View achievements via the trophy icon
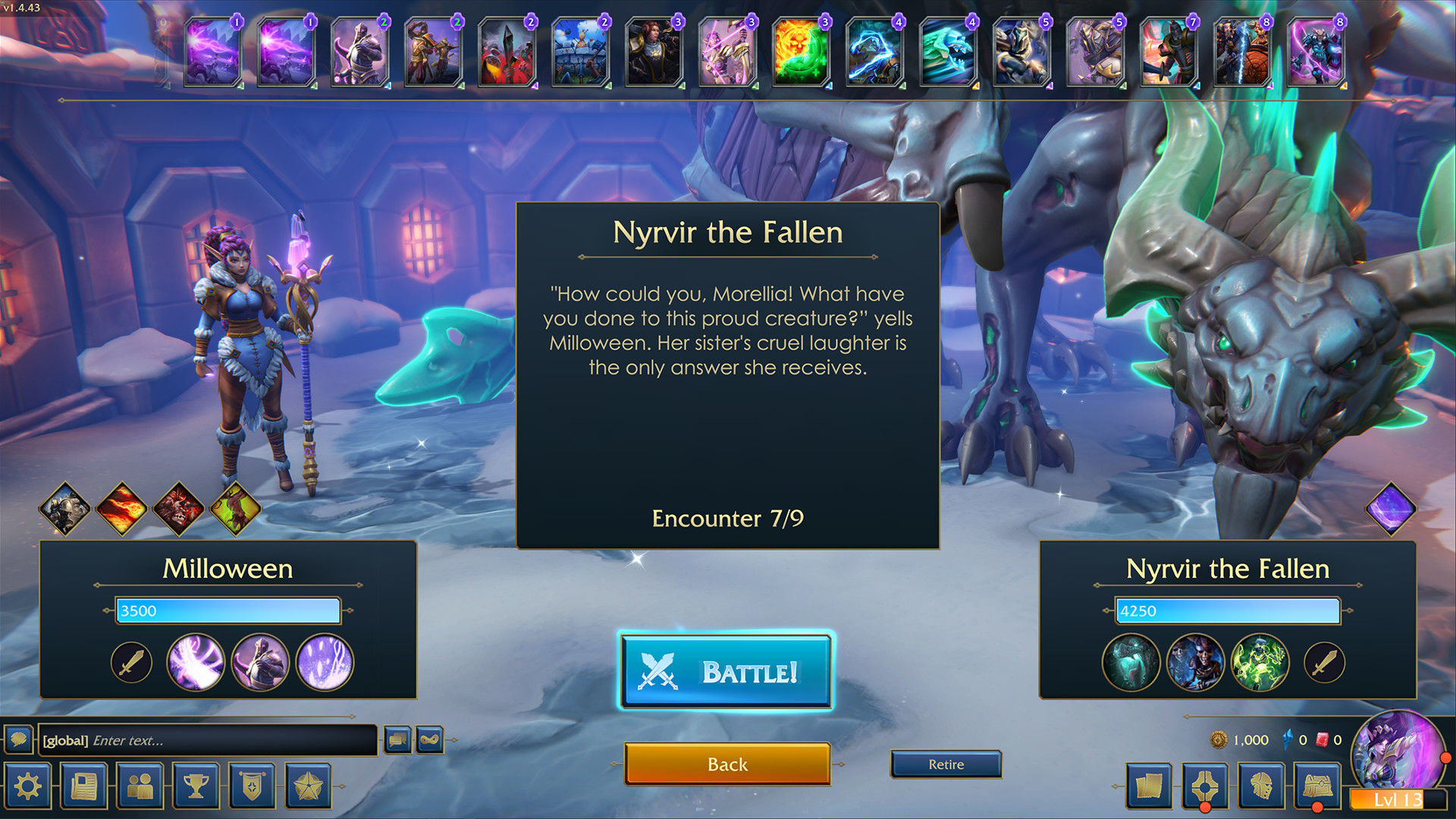Screen dimensions: 1456x819 196,785
